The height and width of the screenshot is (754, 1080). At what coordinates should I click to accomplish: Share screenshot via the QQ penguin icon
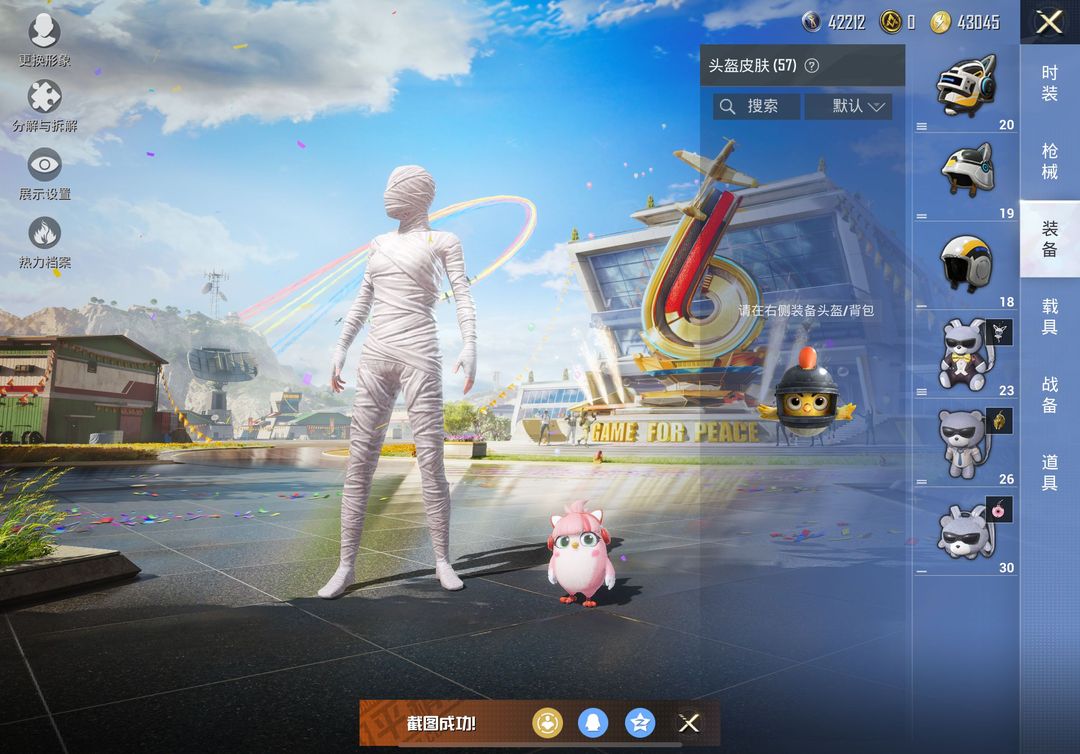point(593,723)
